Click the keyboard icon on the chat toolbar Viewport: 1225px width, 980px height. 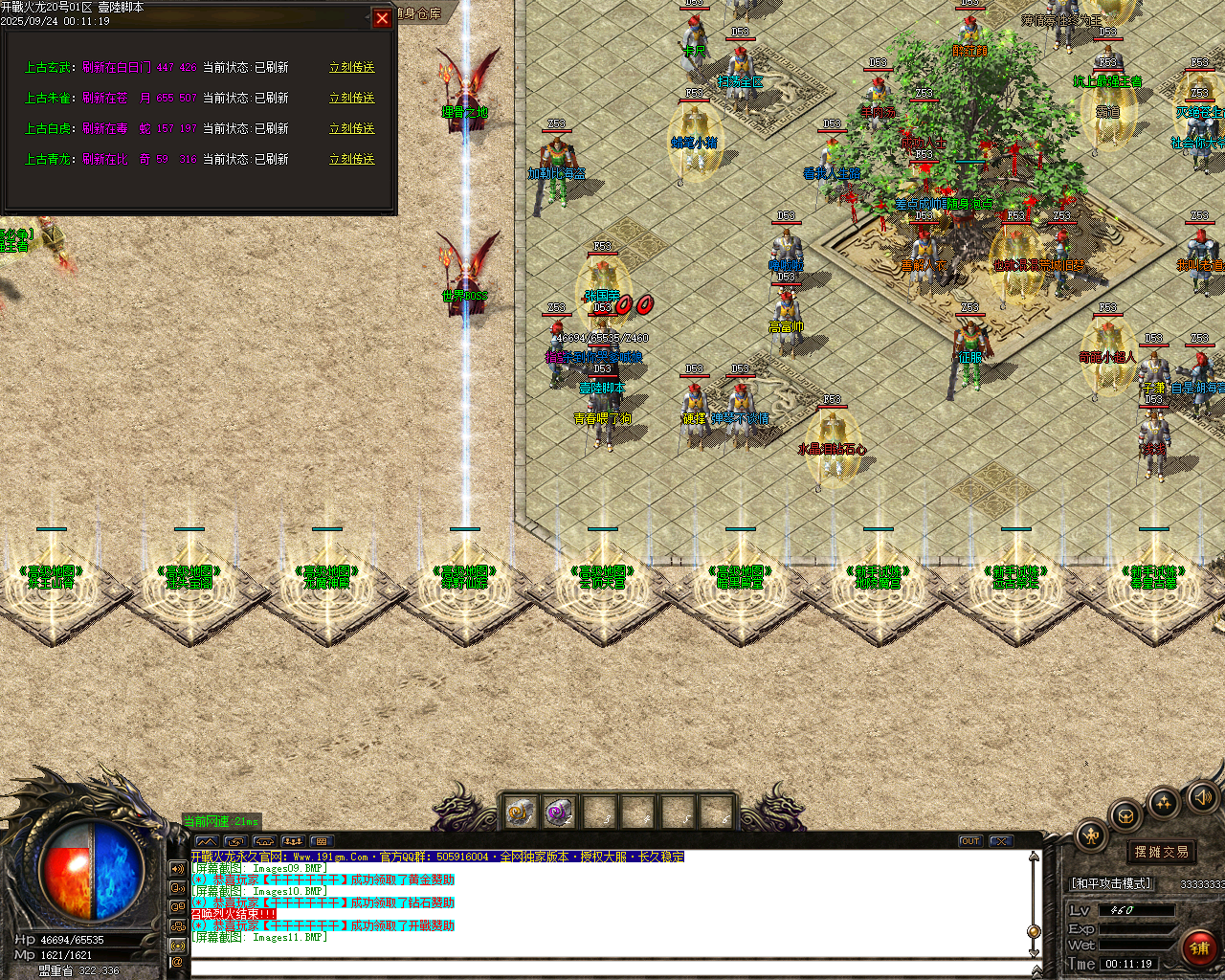(322, 841)
